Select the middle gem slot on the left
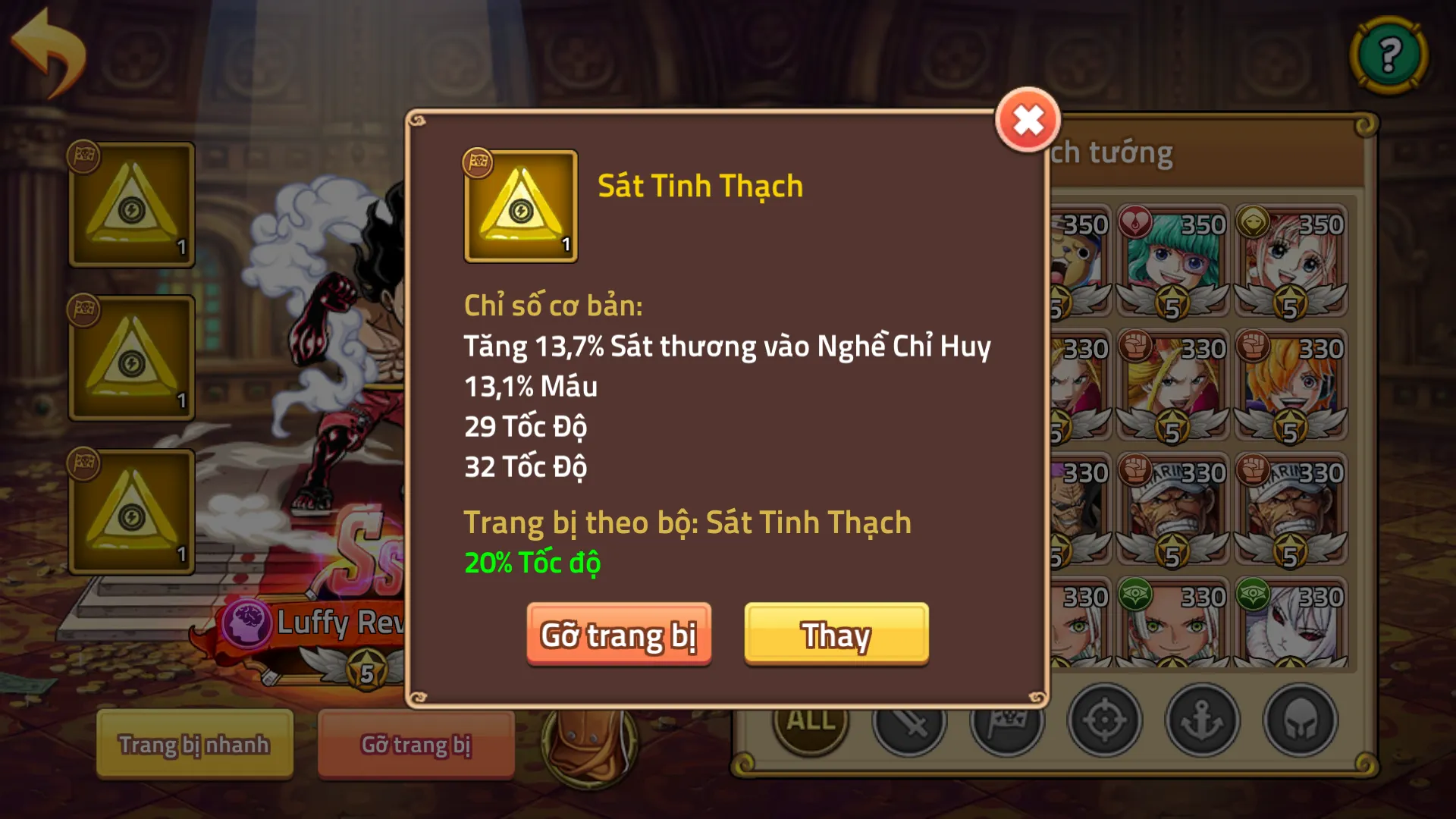Screen dimensions: 1456x819 [130, 356]
